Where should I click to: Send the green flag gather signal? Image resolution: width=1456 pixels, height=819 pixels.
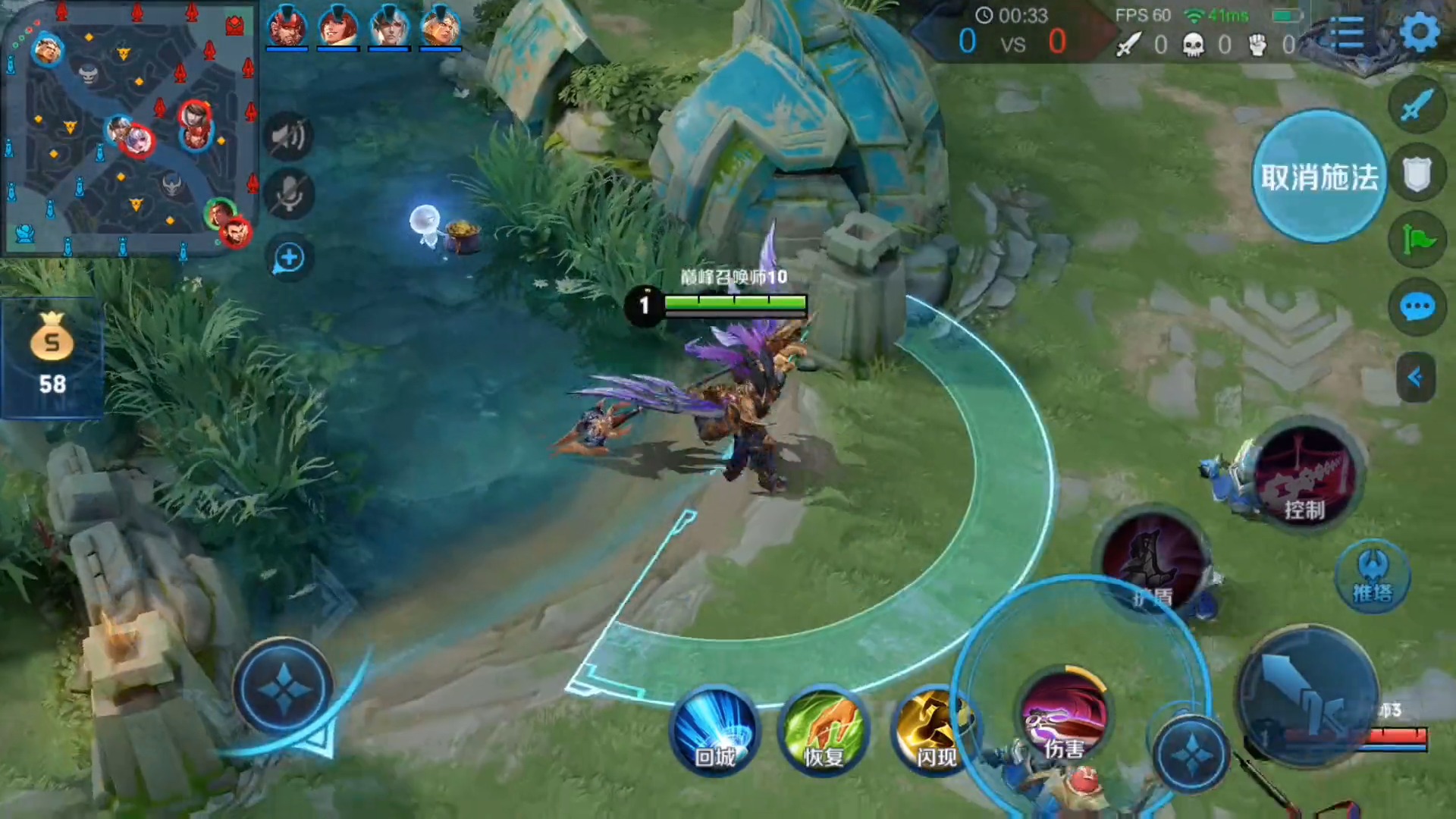tap(1417, 240)
